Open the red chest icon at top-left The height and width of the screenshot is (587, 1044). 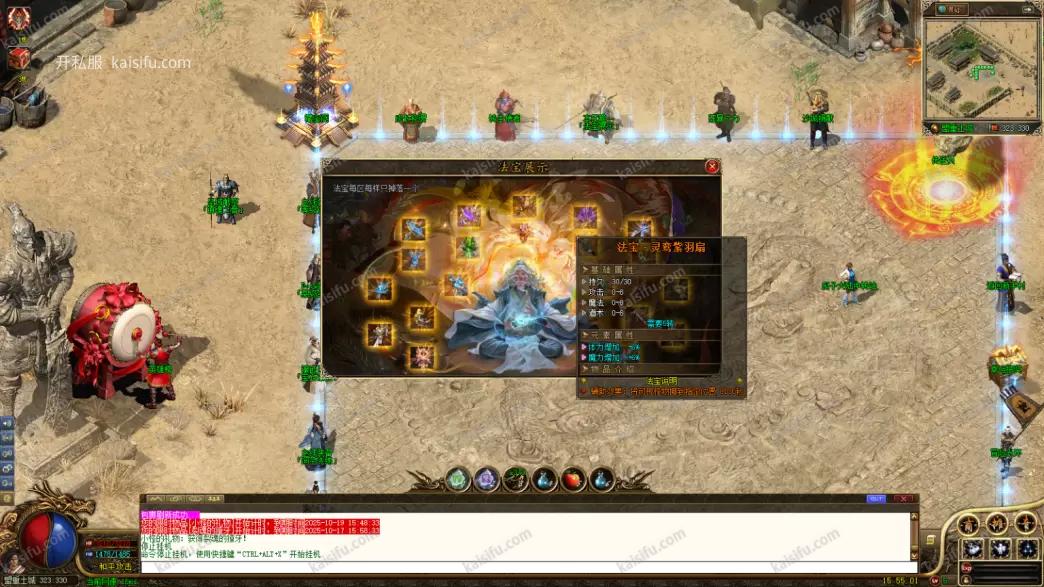pos(19,58)
